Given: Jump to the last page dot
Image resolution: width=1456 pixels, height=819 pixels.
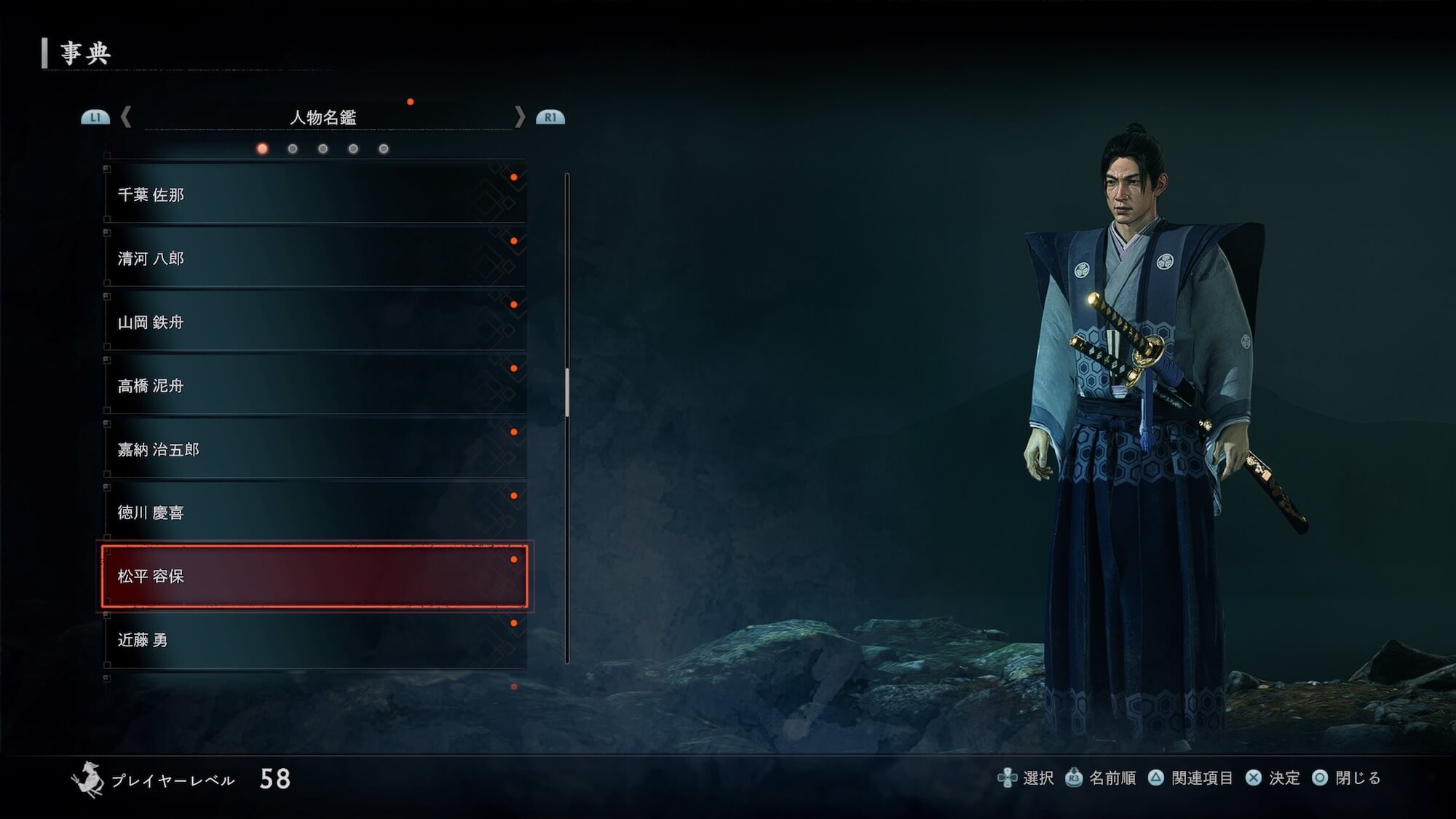Looking at the screenshot, I should click(x=384, y=149).
